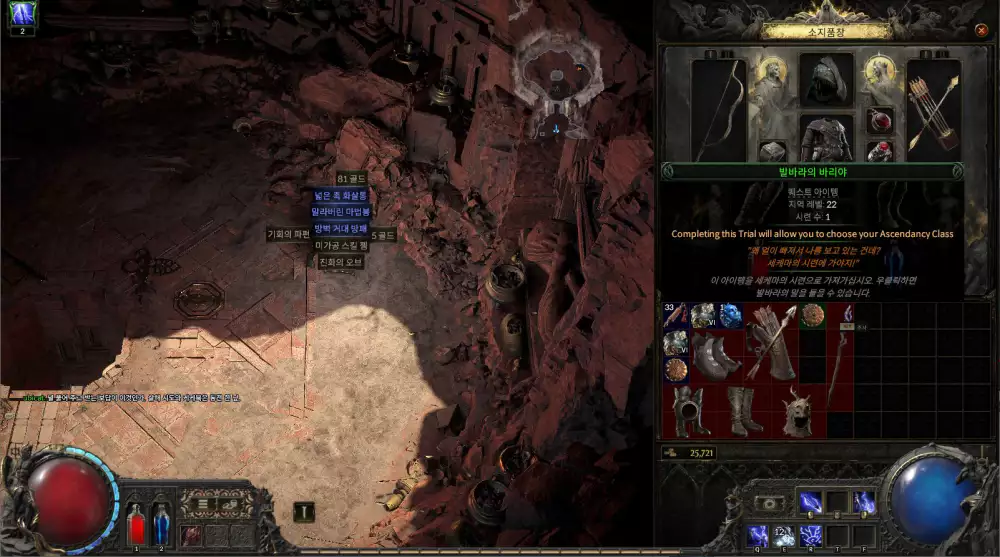Click the skill buff icon at top-left
This screenshot has height=557, width=1000.
point(22,14)
